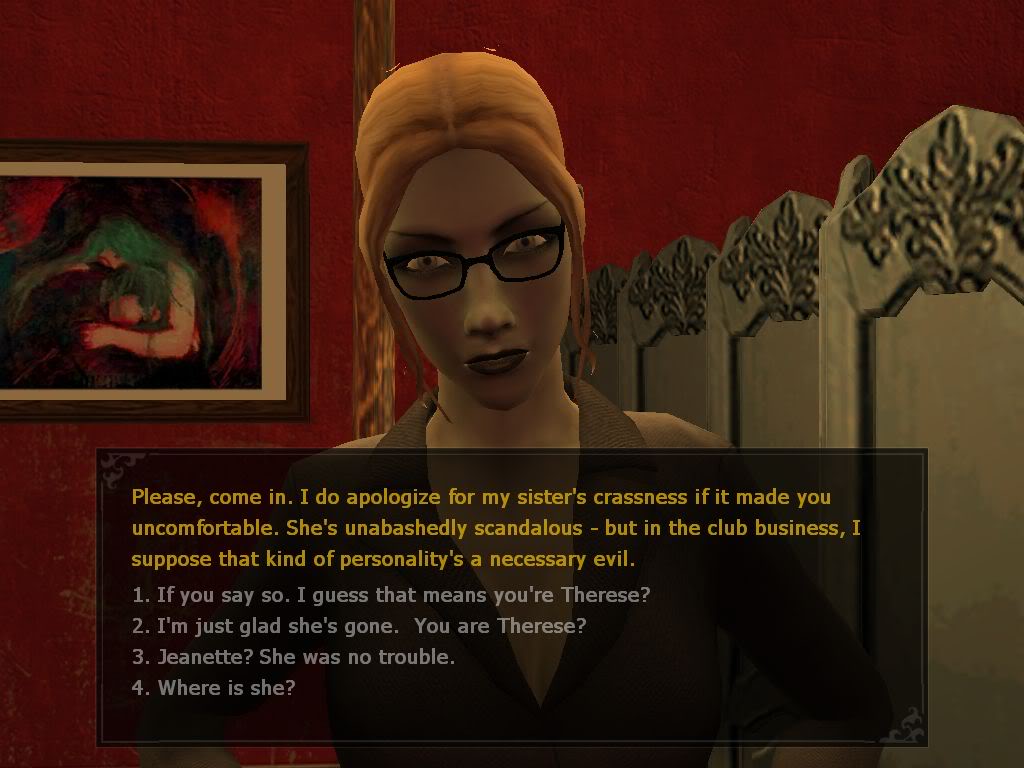Ask "Where is she?"
The height and width of the screenshot is (768, 1024).
[214, 688]
